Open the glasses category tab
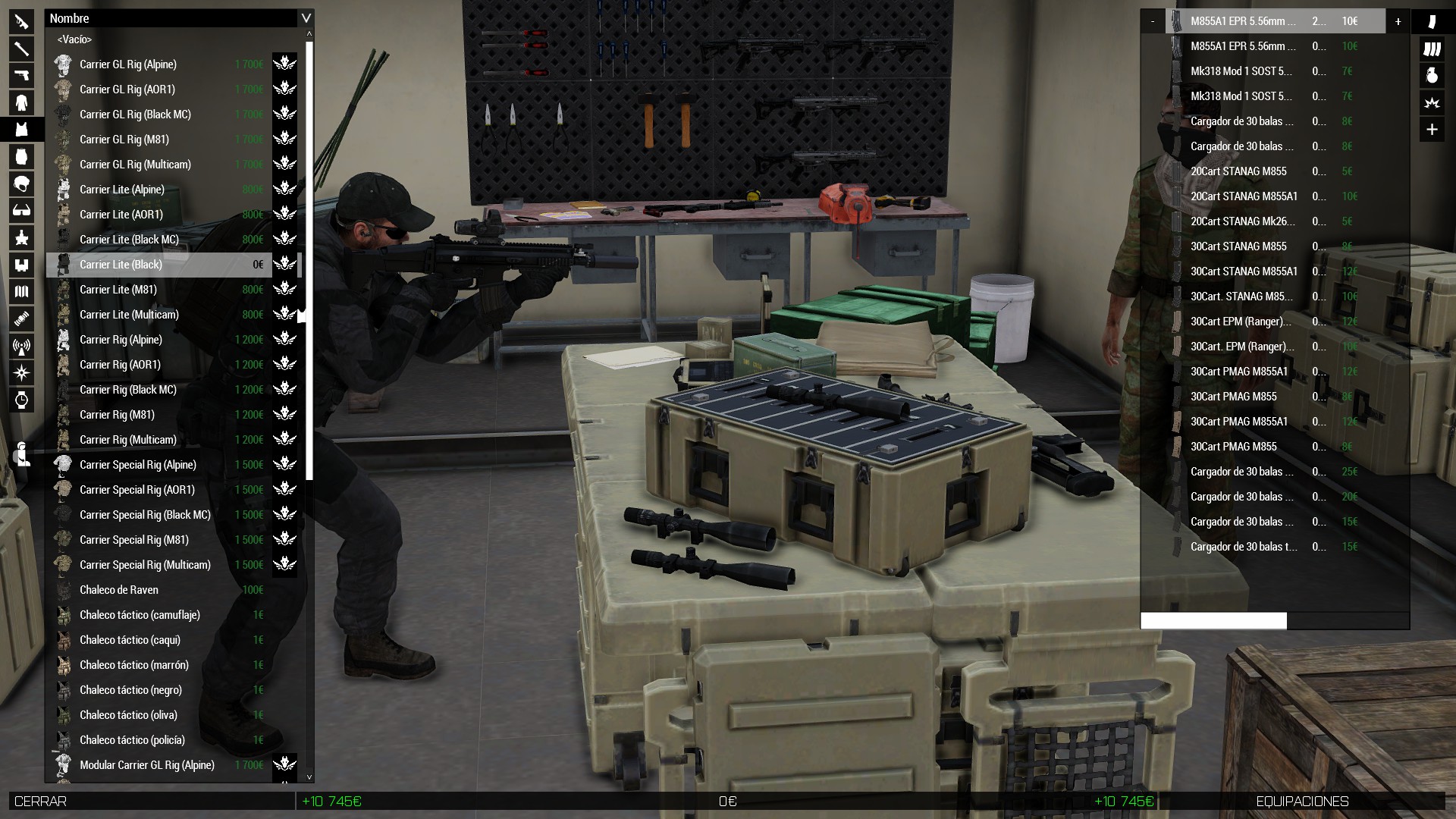1456x819 pixels. (x=21, y=211)
